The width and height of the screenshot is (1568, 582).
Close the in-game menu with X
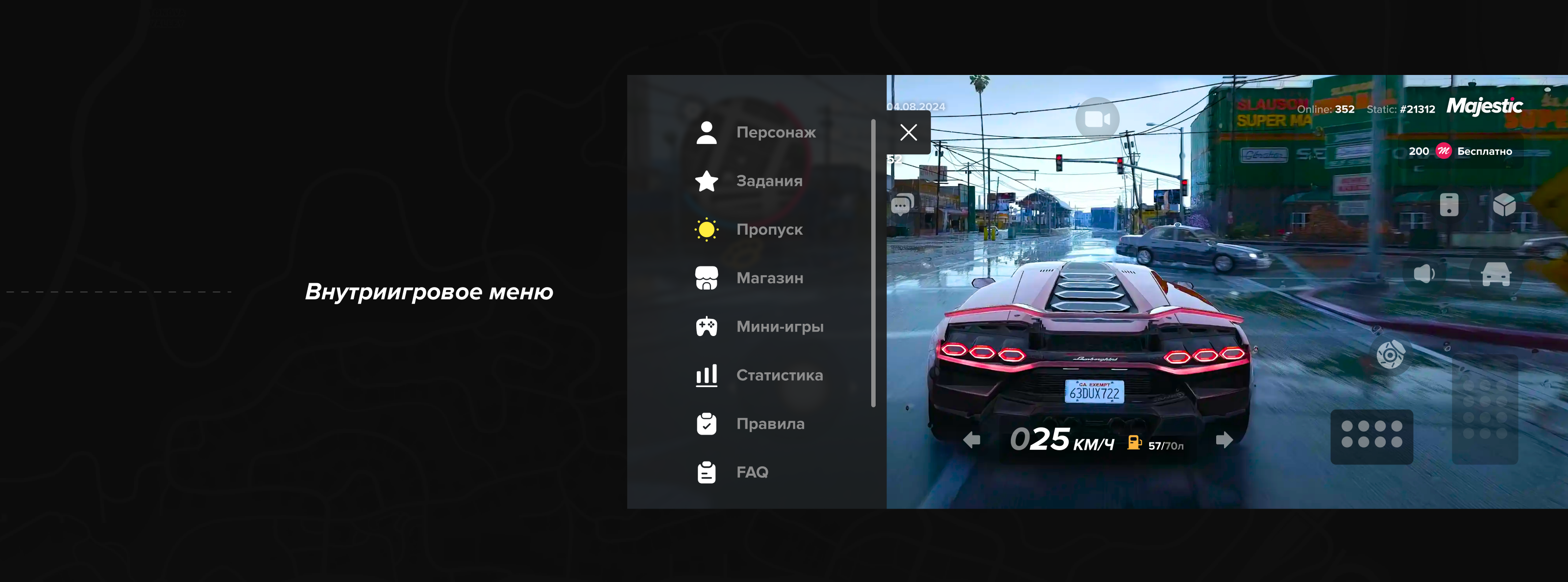908,133
